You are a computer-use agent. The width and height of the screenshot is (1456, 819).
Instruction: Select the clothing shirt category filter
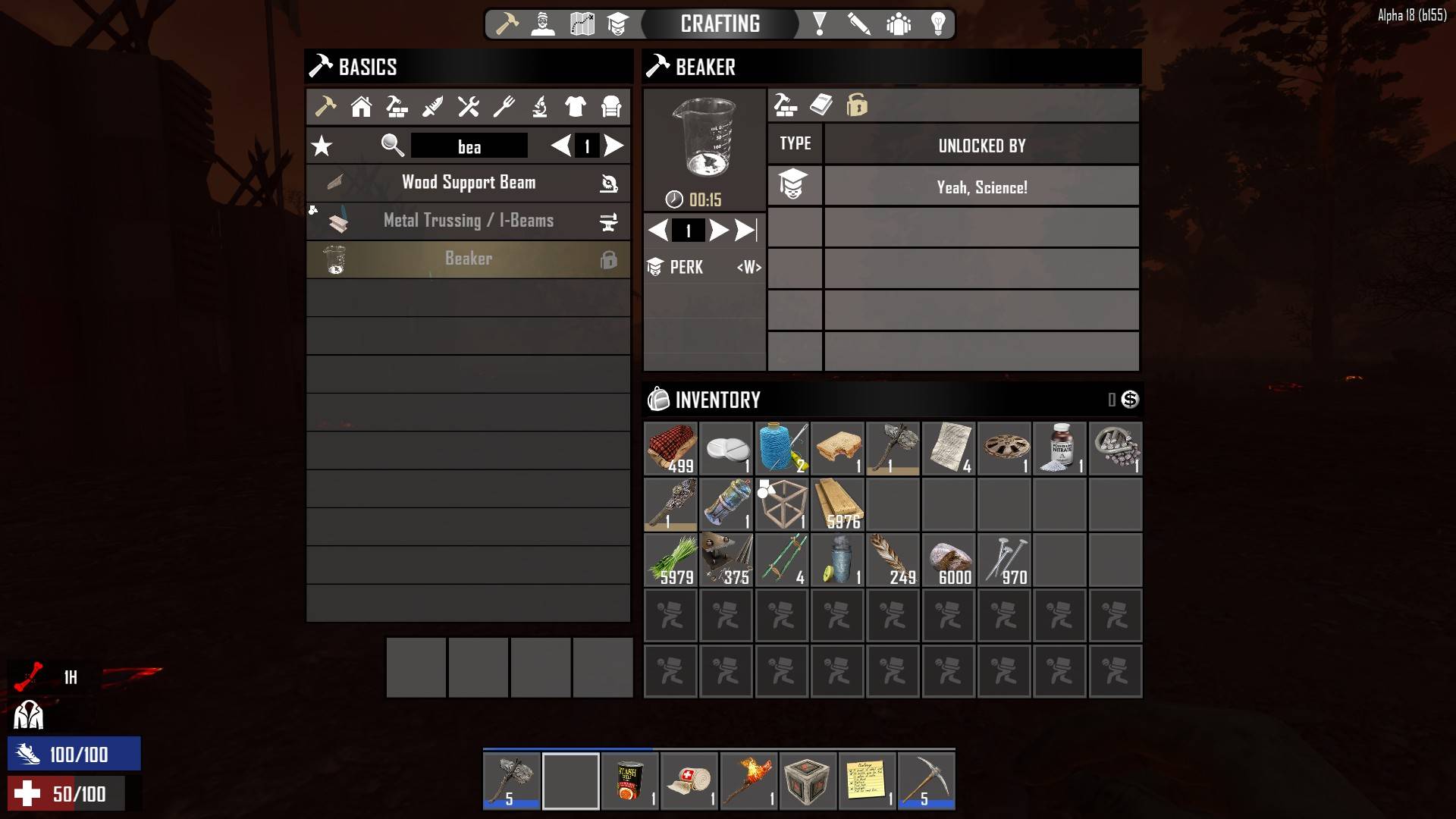point(574,106)
